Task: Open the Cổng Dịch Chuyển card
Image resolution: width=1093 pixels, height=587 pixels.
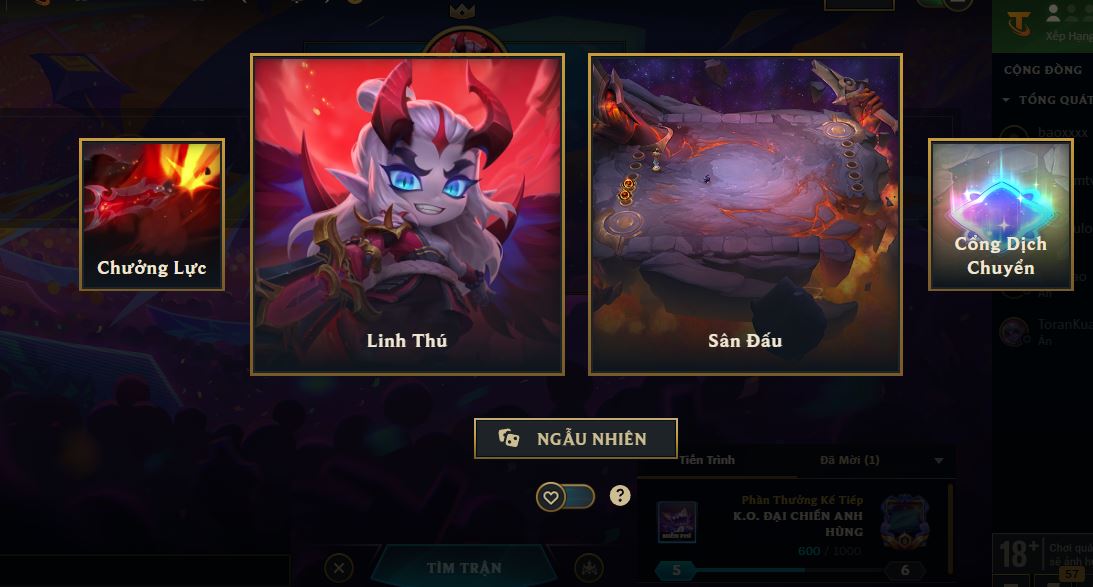Action: [1000, 214]
